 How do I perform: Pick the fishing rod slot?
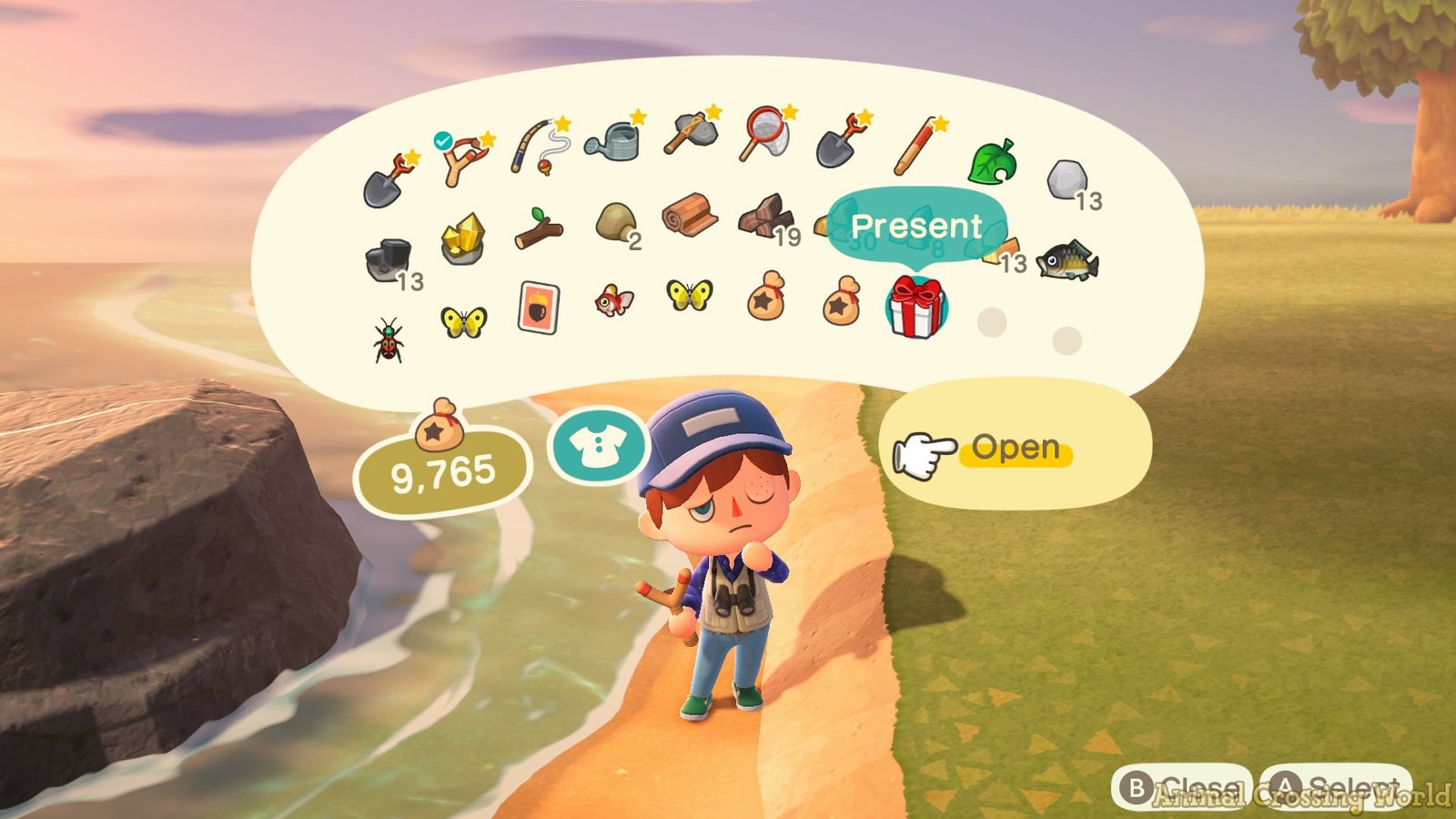(x=539, y=147)
